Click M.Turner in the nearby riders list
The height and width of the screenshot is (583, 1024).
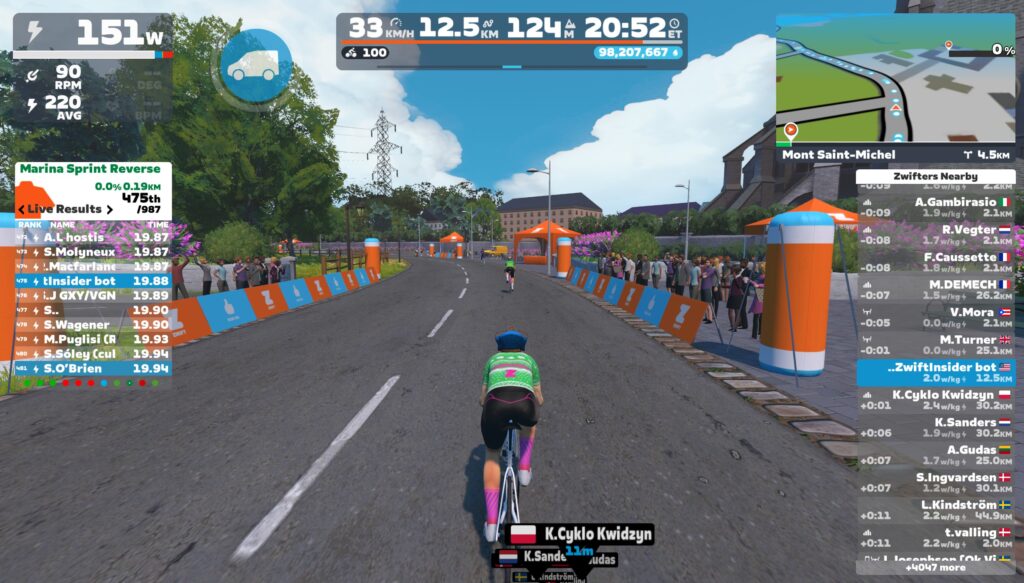click(935, 345)
